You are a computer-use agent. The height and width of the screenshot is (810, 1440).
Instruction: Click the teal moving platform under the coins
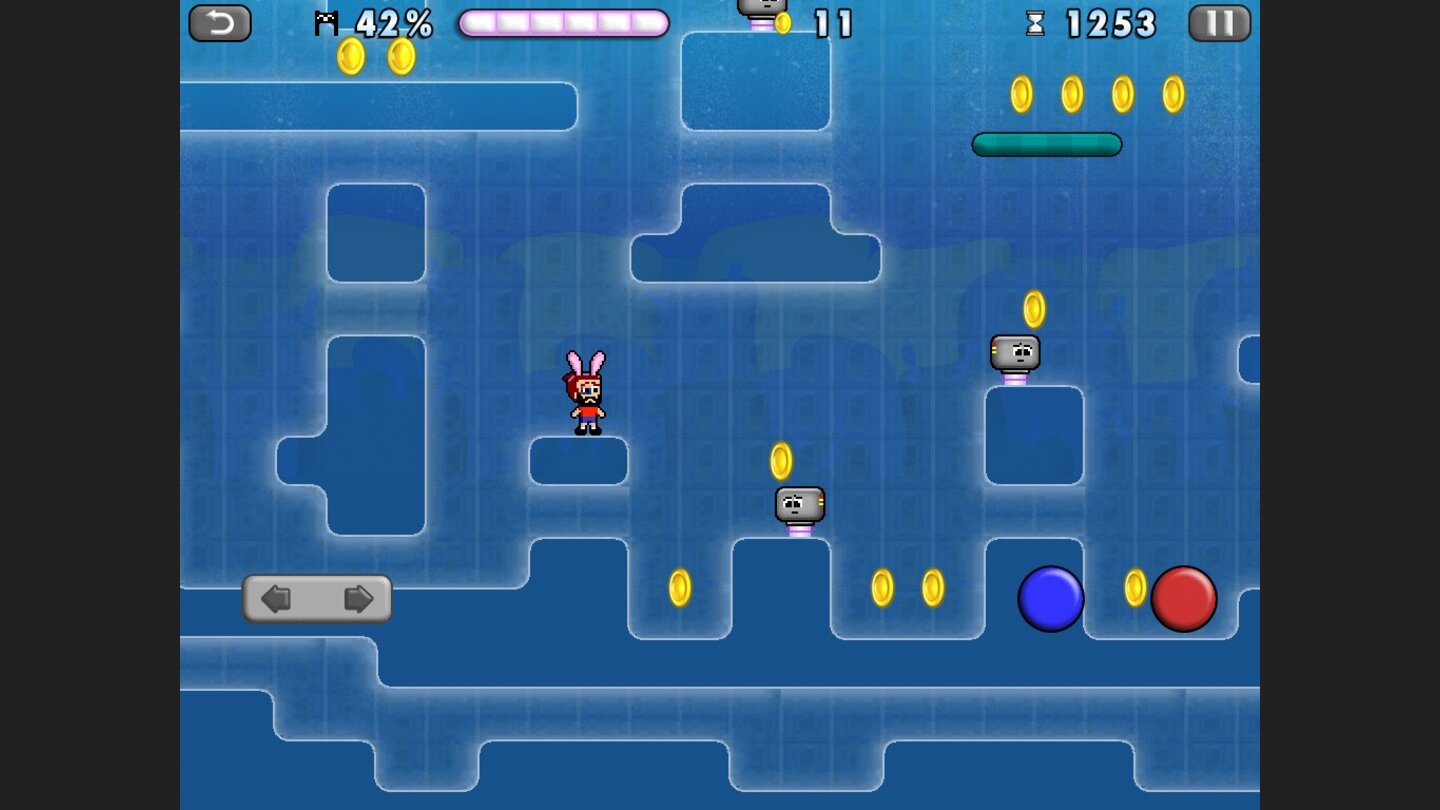tap(1046, 144)
